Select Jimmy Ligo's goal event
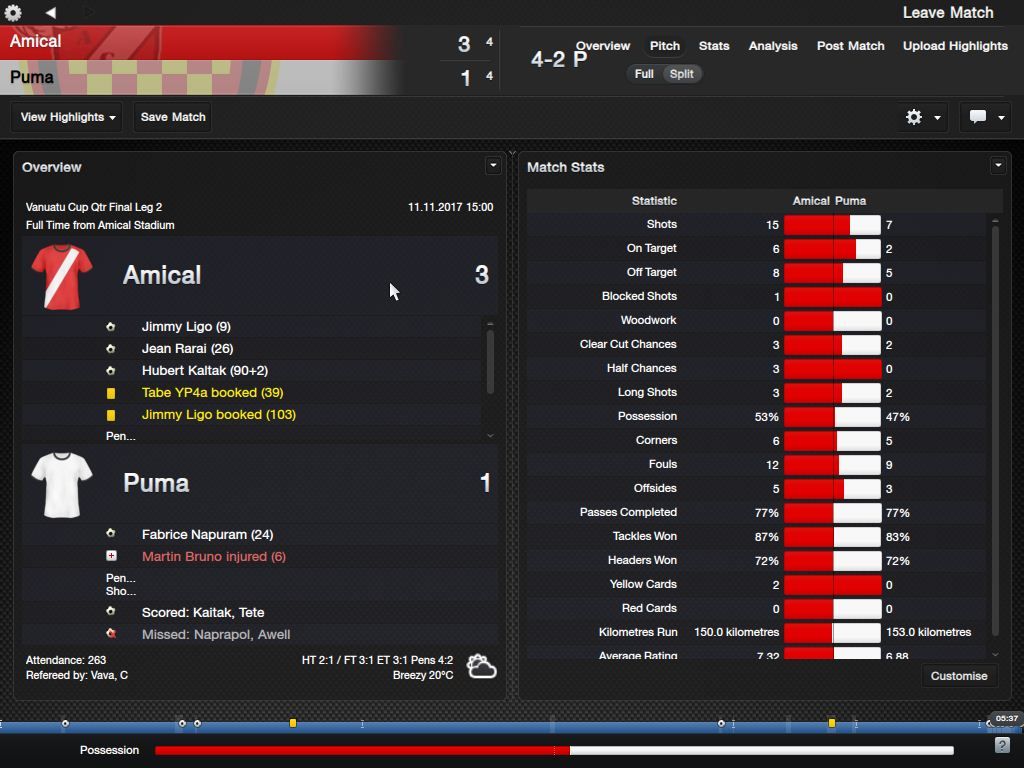The image size is (1024, 768). 186,327
